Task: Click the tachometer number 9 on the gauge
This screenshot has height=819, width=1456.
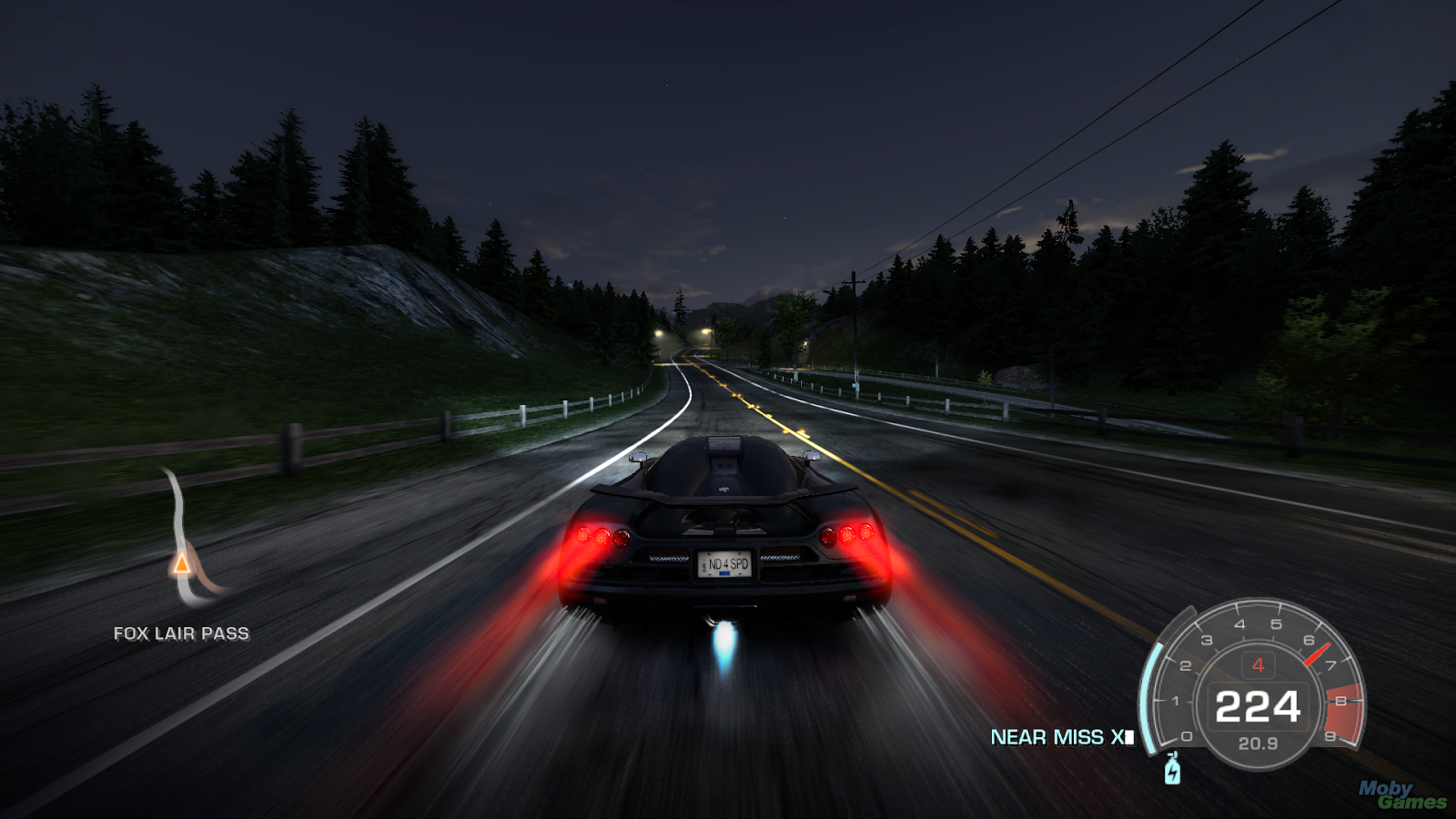Action: (x=1332, y=735)
